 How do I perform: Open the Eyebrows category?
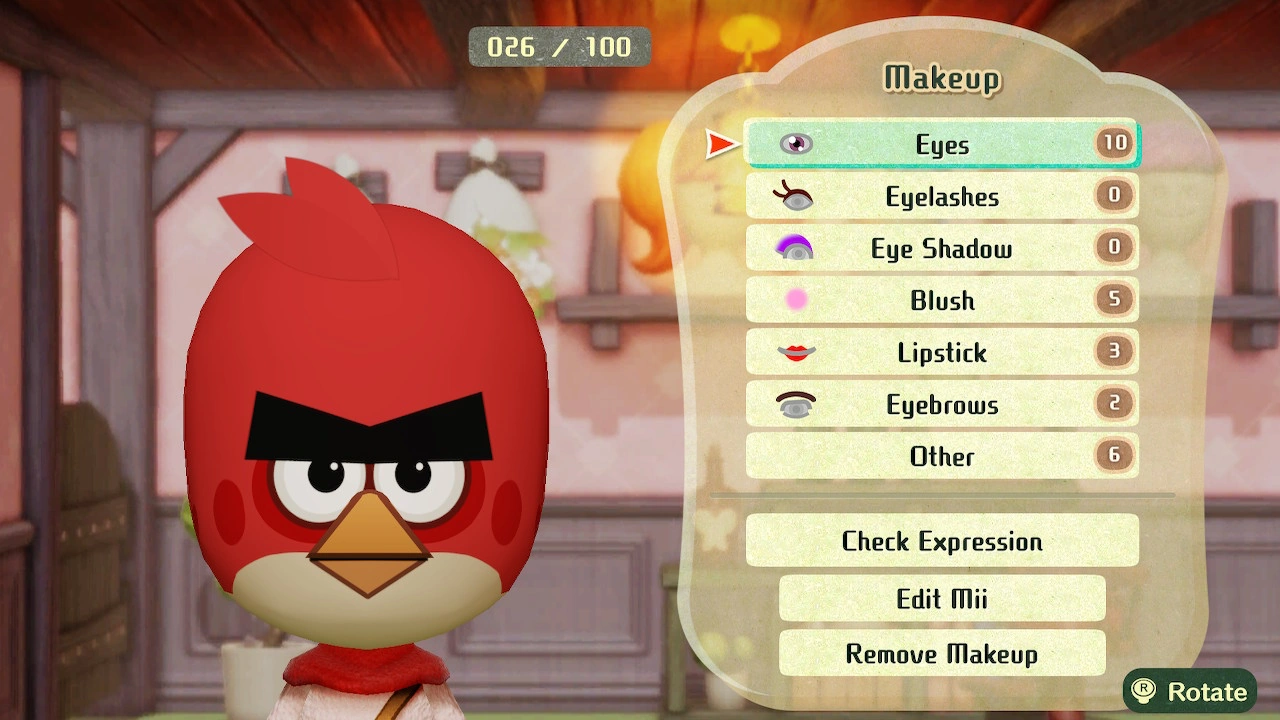coord(940,404)
